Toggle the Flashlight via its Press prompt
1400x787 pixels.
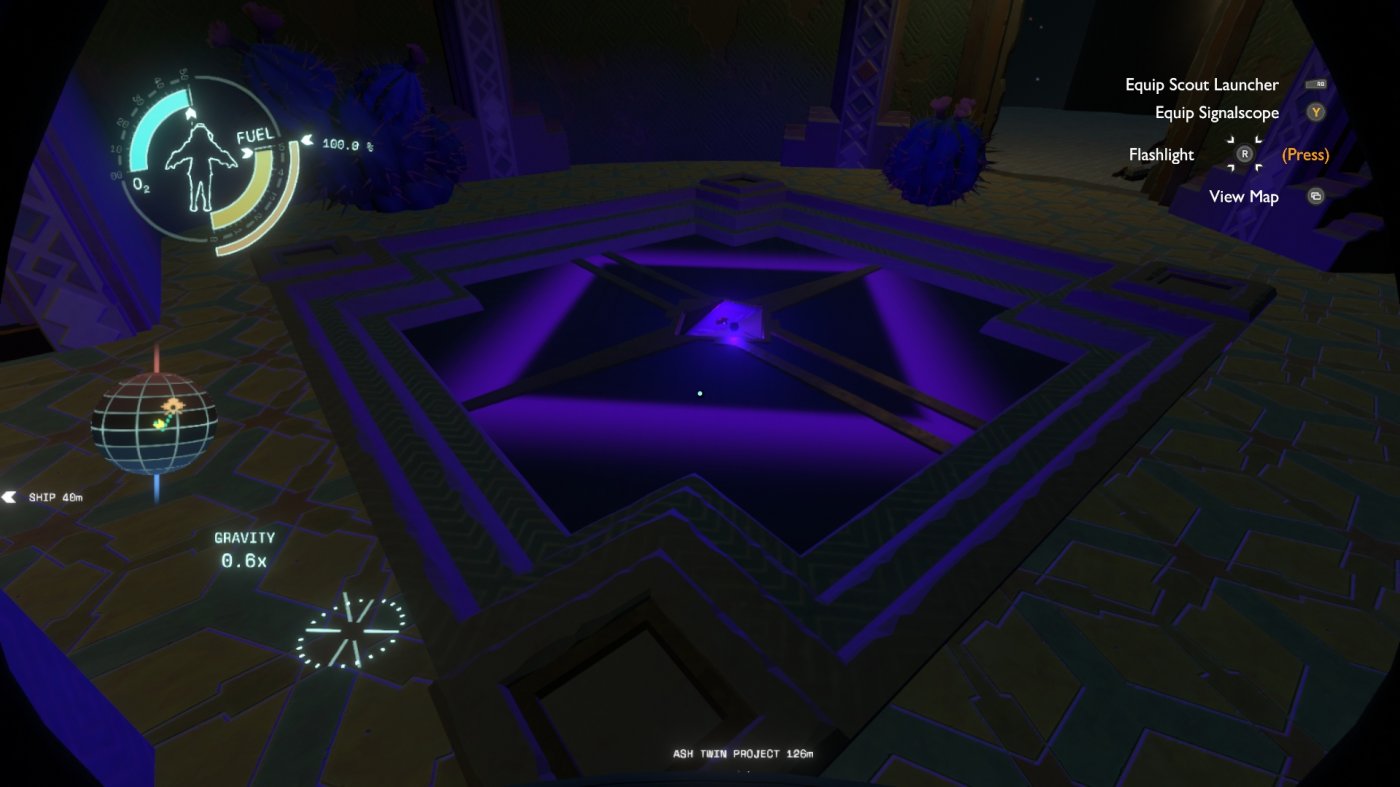point(1305,154)
